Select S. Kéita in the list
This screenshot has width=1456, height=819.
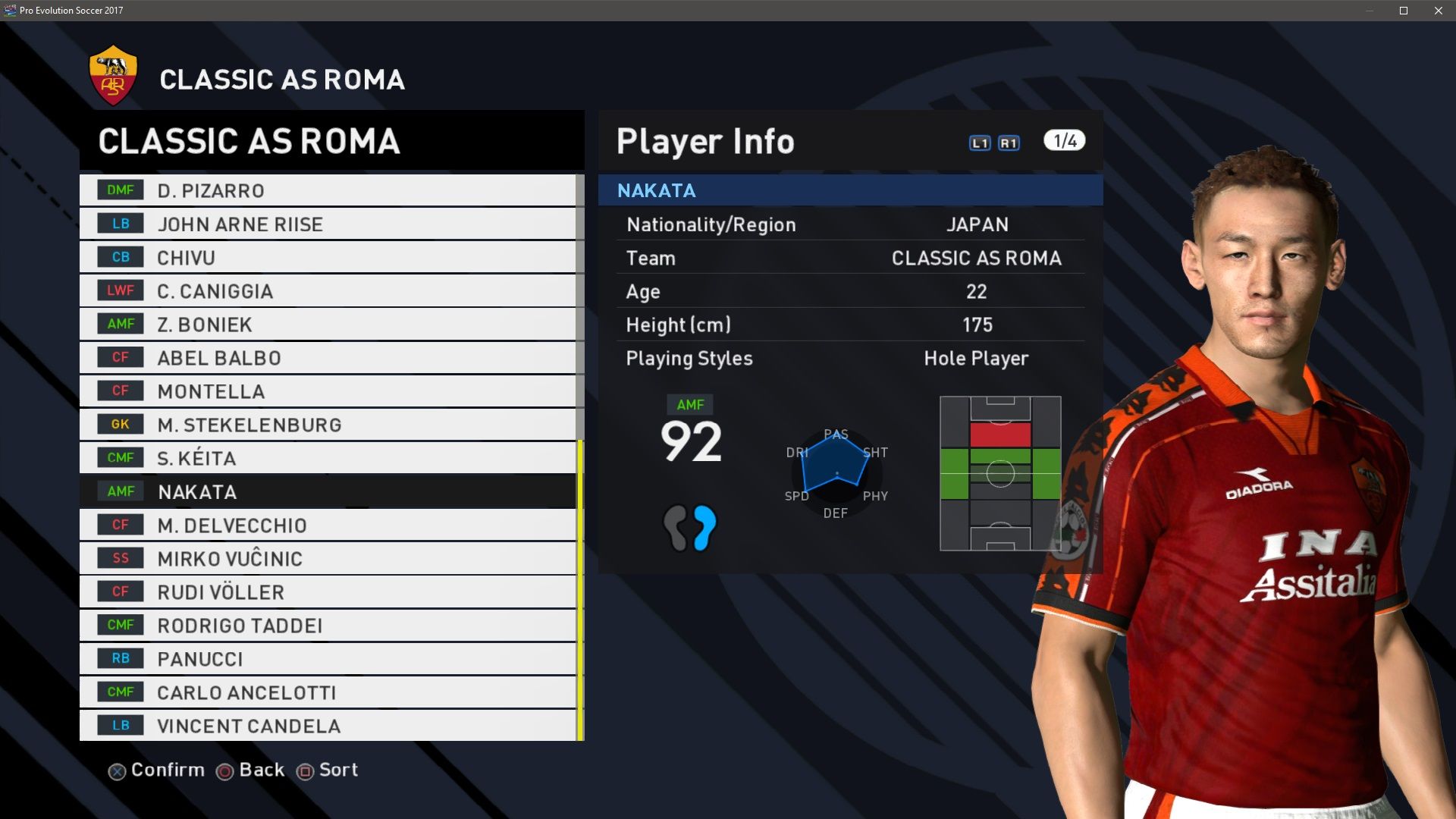(328, 457)
